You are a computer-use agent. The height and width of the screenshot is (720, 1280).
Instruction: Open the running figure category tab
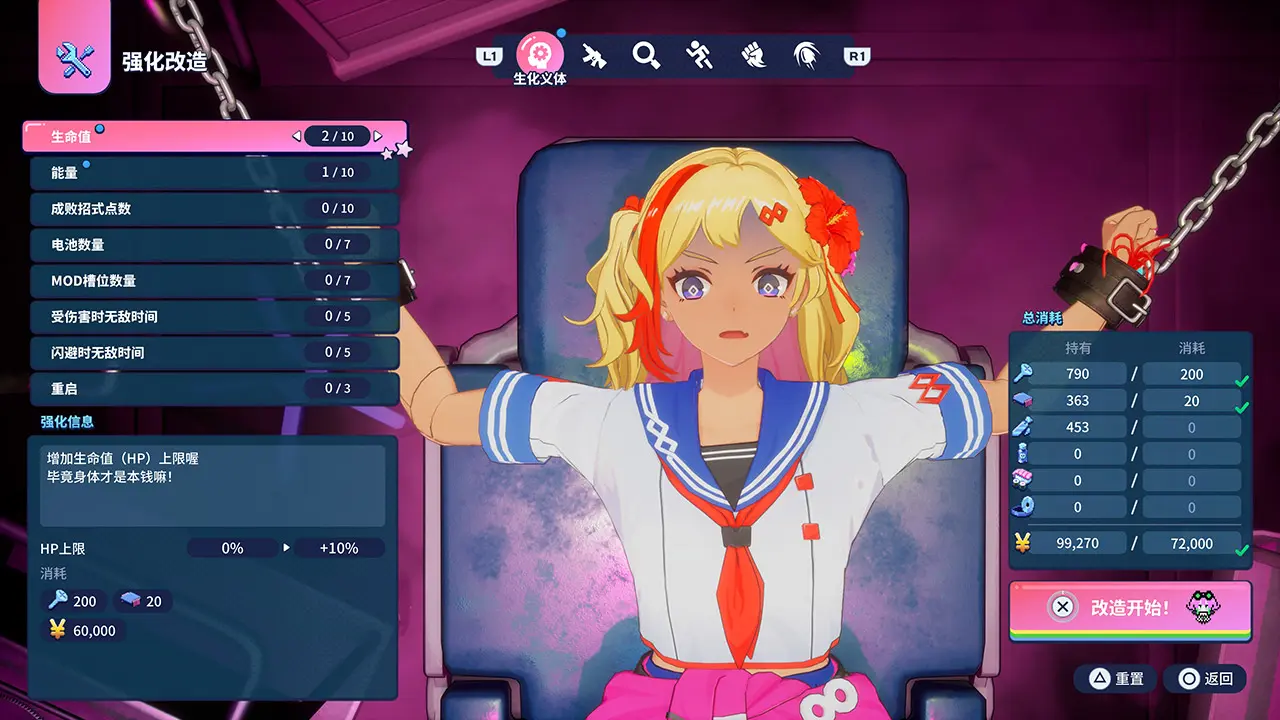699,55
